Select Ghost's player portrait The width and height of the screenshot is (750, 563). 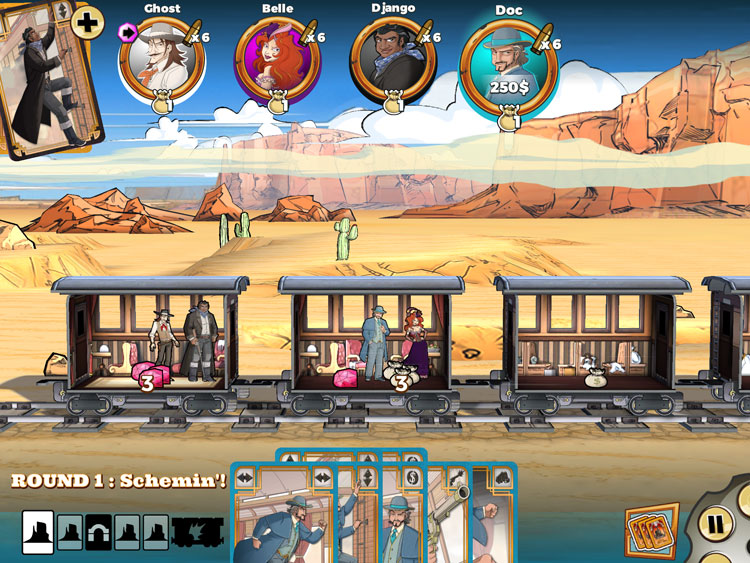click(x=161, y=60)
